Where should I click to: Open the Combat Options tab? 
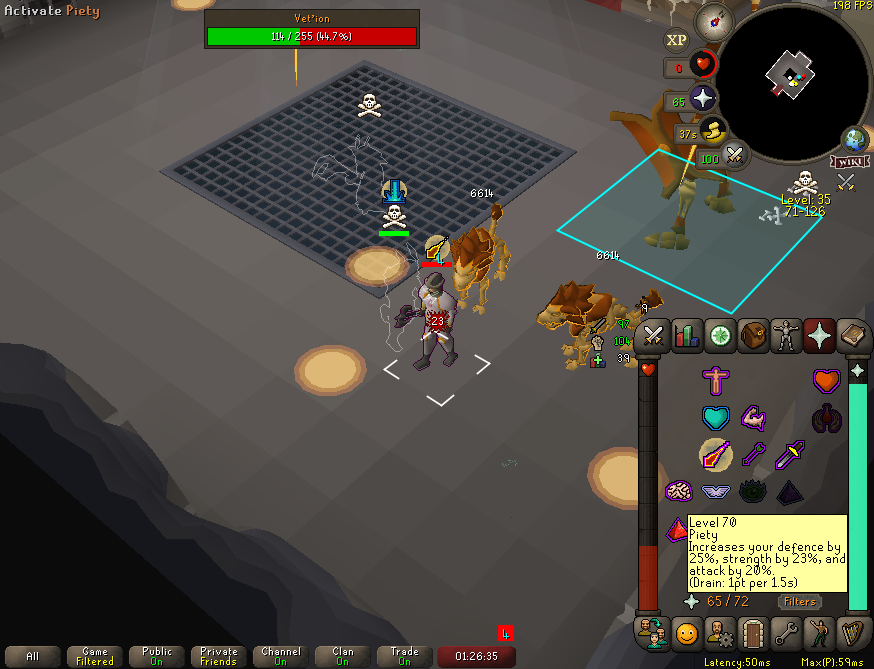point(654,336)
